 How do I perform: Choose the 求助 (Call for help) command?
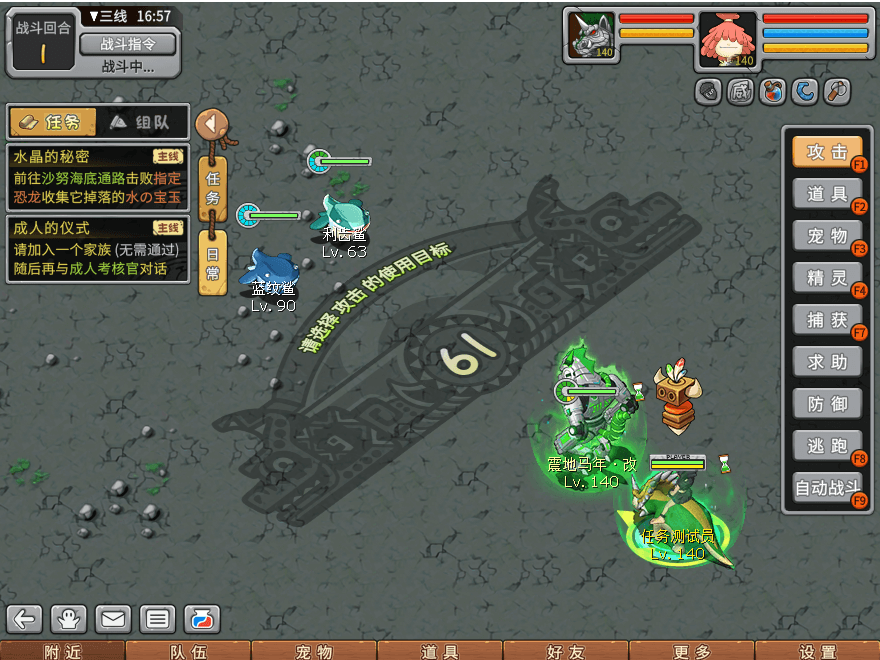[827, 362]
